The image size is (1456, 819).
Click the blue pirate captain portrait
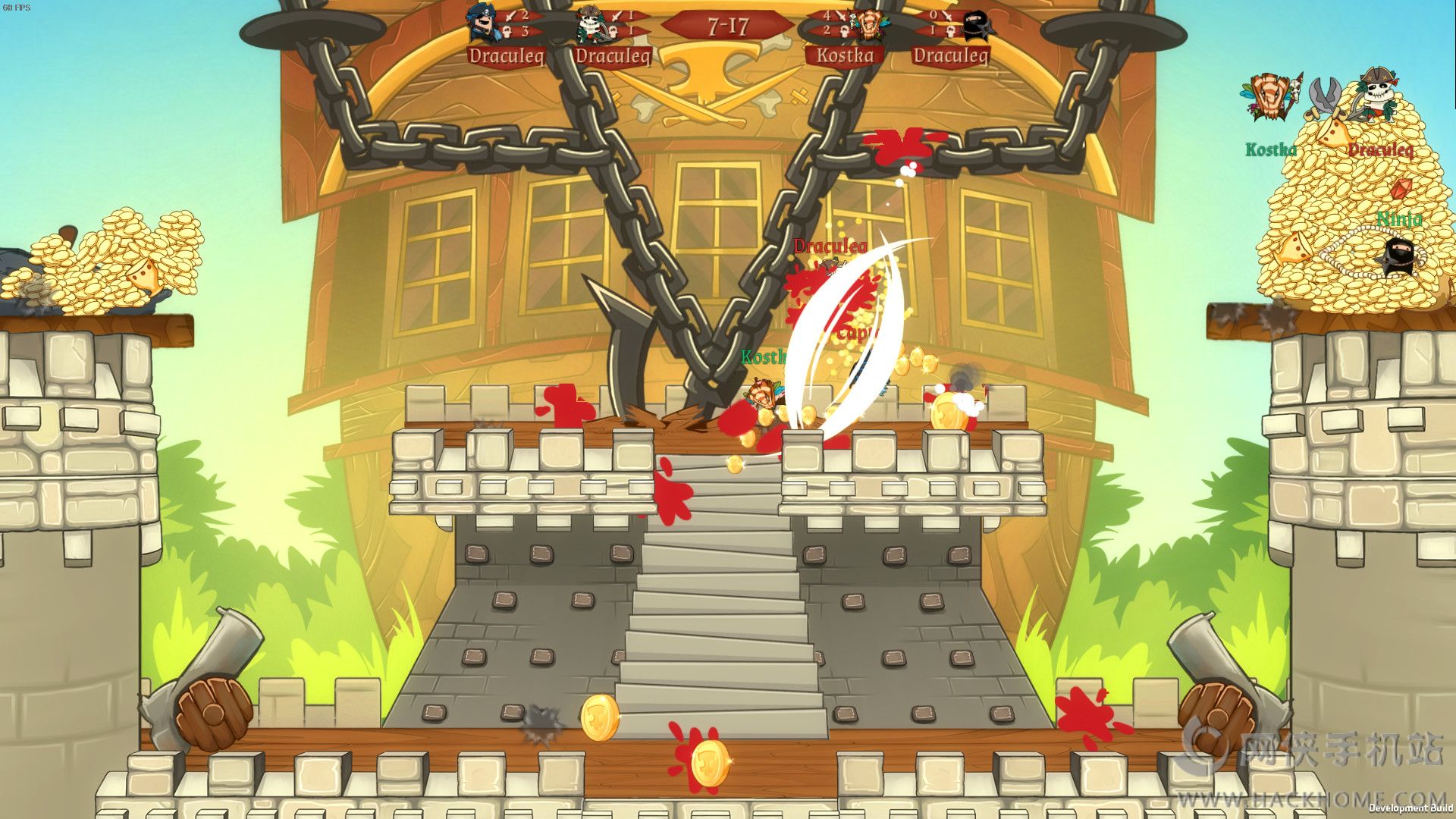482,24
